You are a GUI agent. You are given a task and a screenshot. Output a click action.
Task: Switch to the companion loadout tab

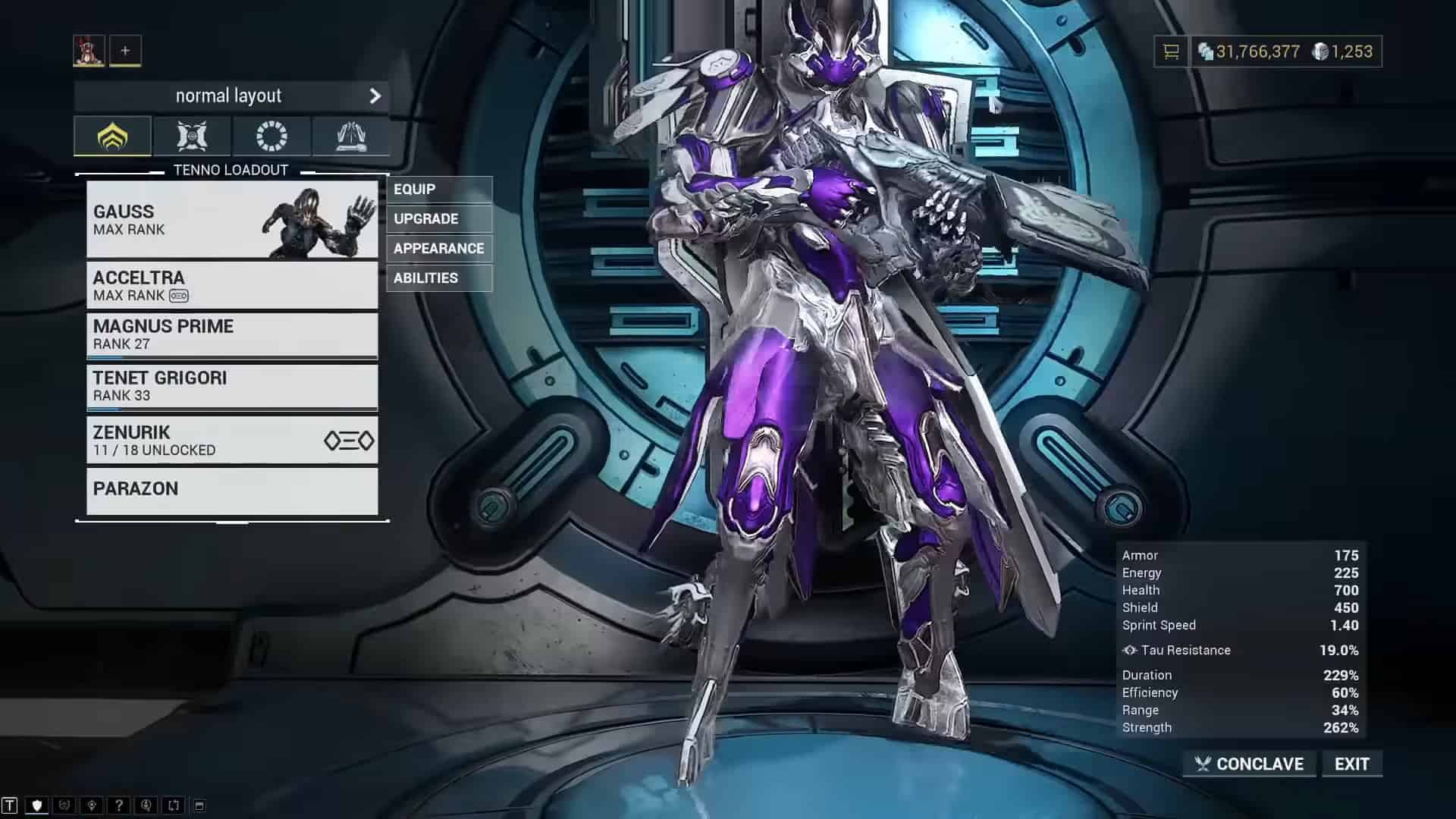[192, 136]
